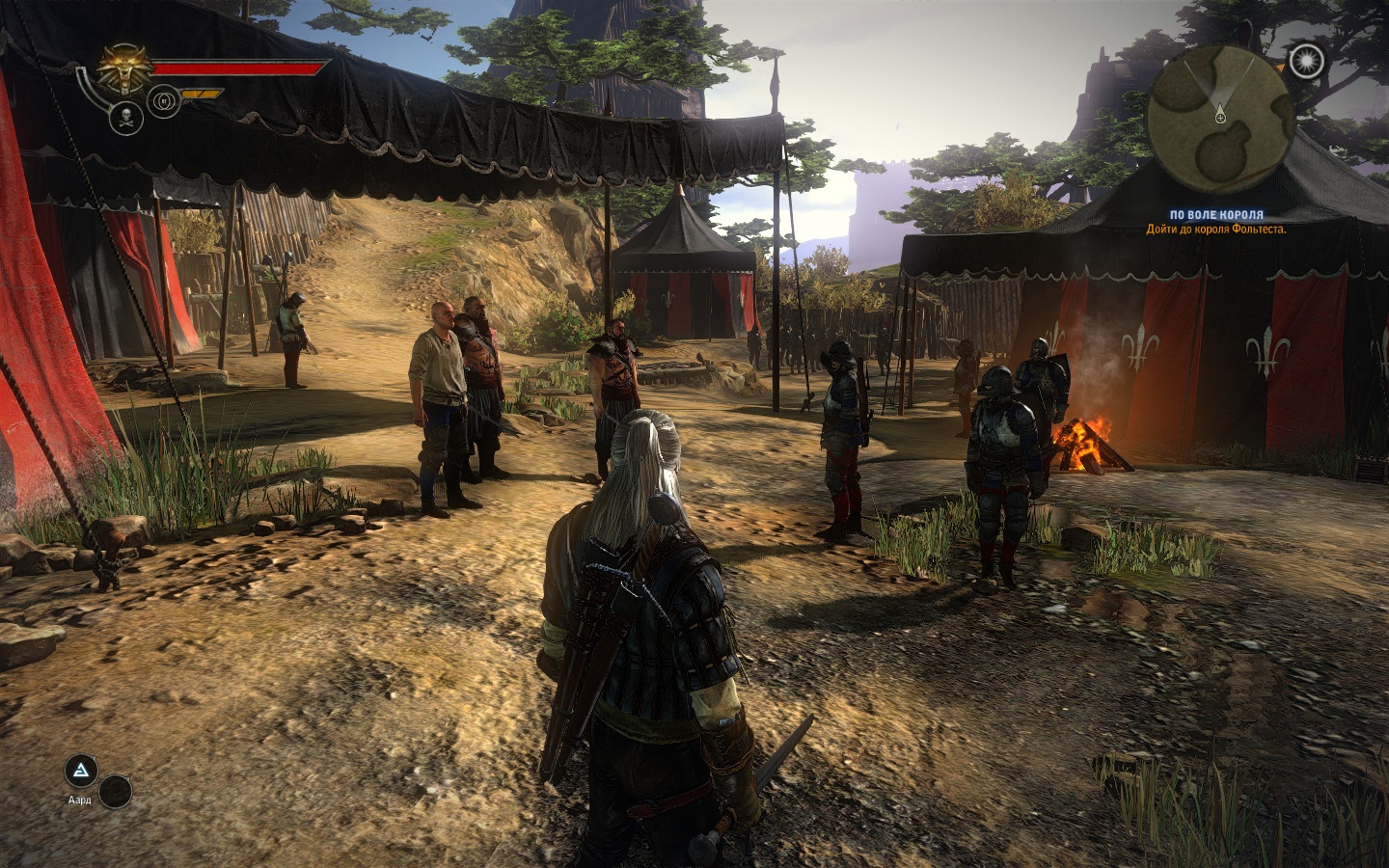Select the Aard sign icon
1389x868 pixels.
[79, 772]
